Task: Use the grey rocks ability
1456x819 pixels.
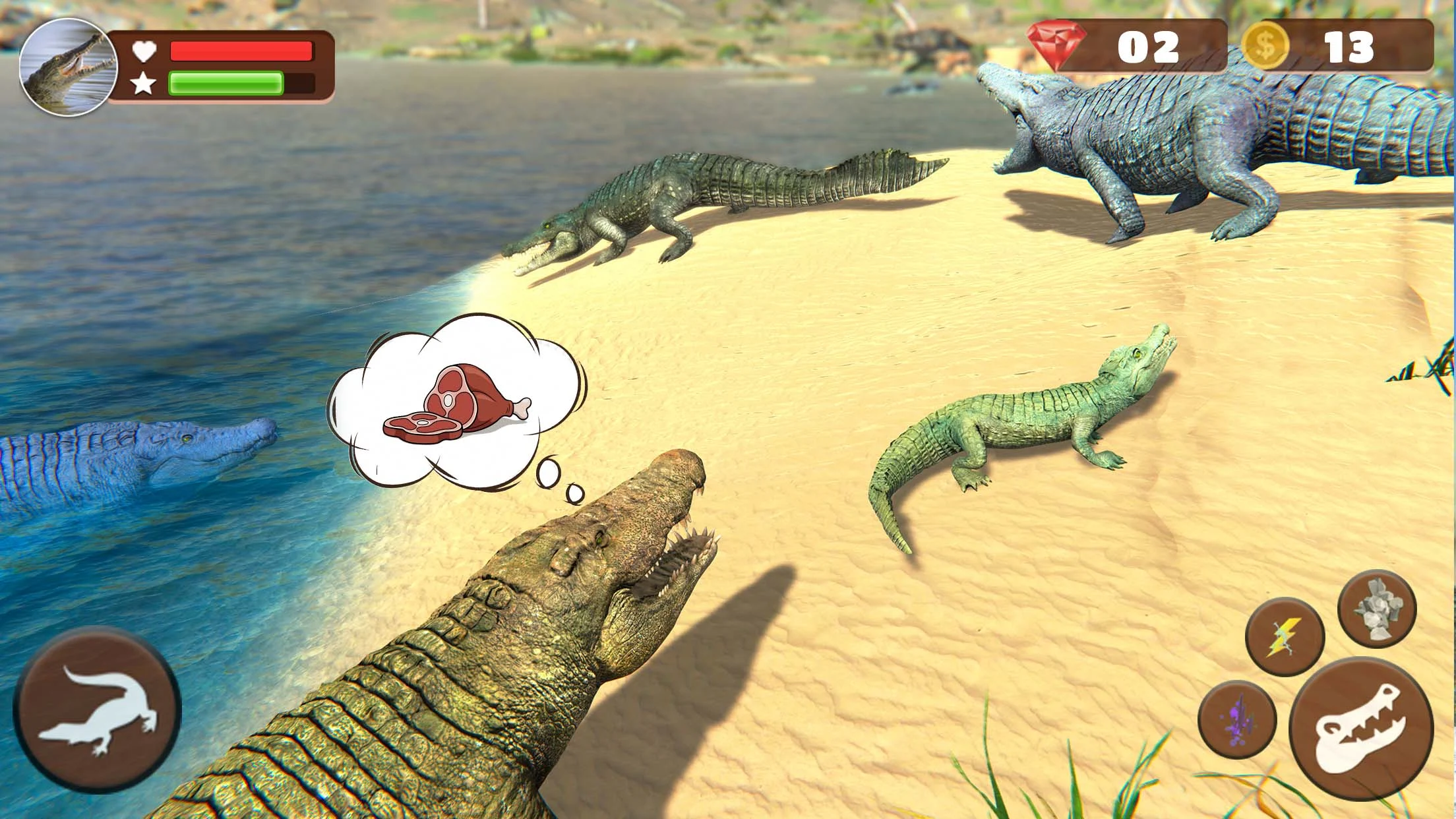Action: (1377, 609)
